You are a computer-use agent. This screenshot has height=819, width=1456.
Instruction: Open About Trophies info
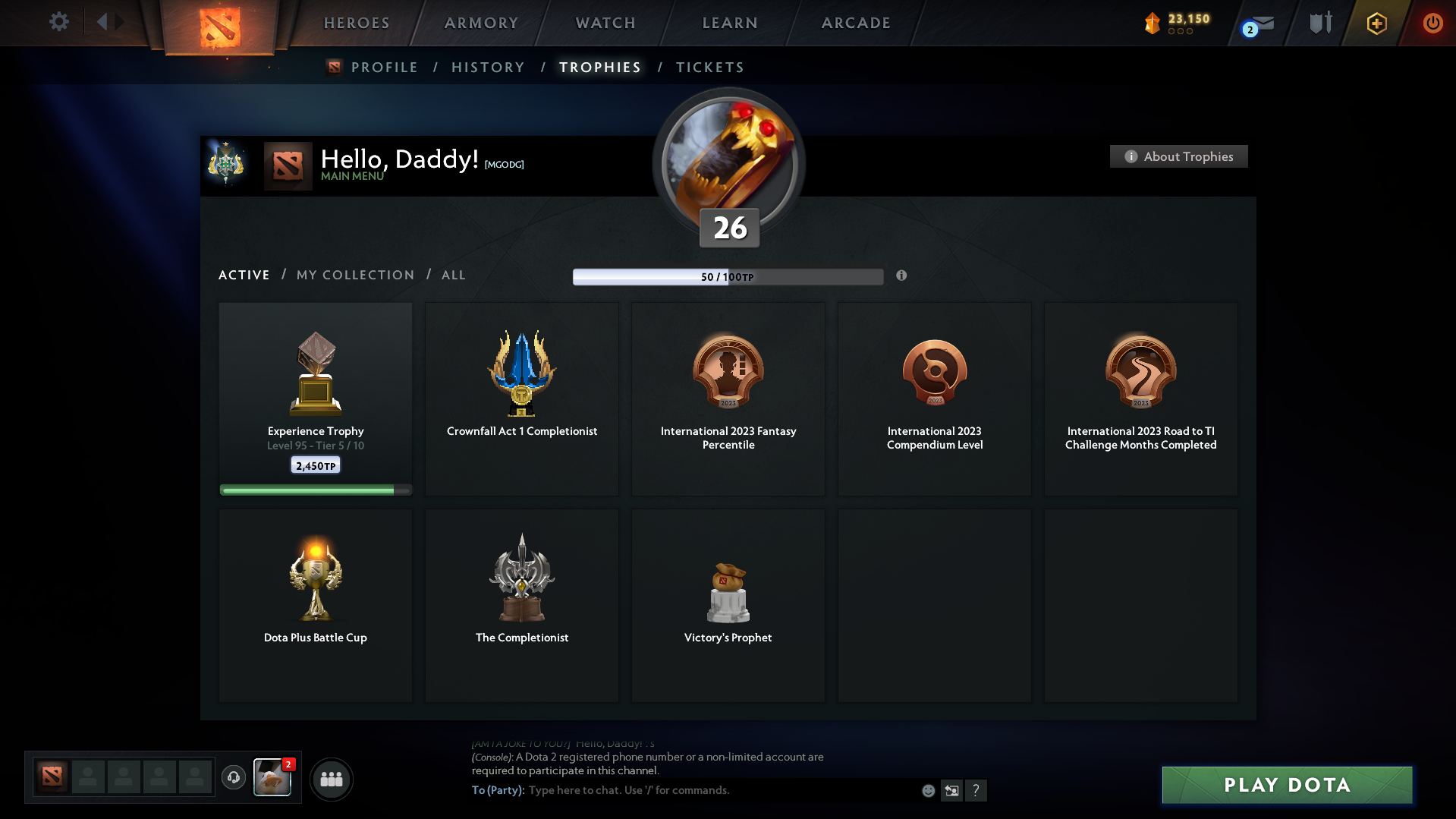pyautogui.click(x=1178, y=156)
